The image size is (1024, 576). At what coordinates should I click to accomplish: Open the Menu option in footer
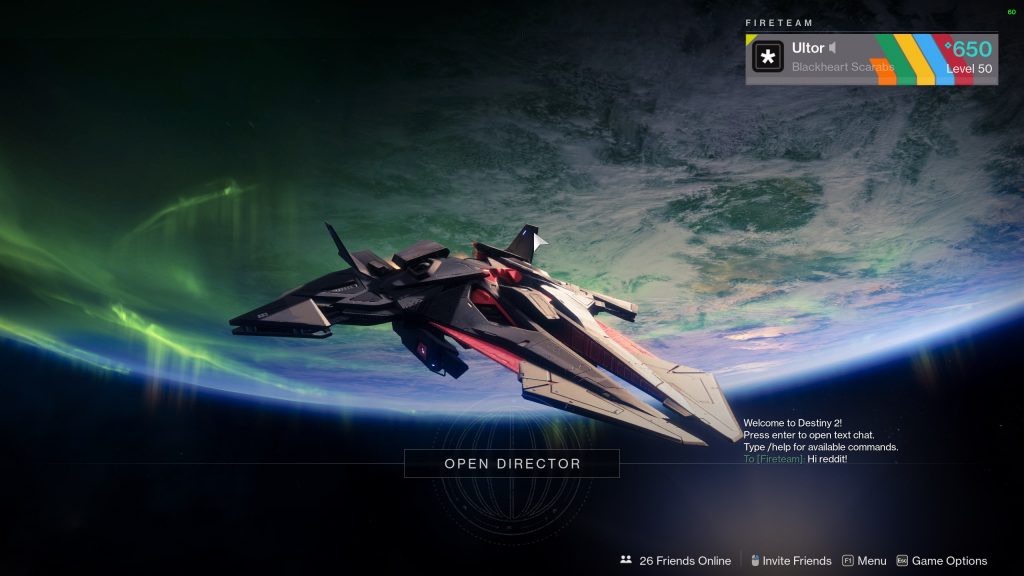(864, 561)
